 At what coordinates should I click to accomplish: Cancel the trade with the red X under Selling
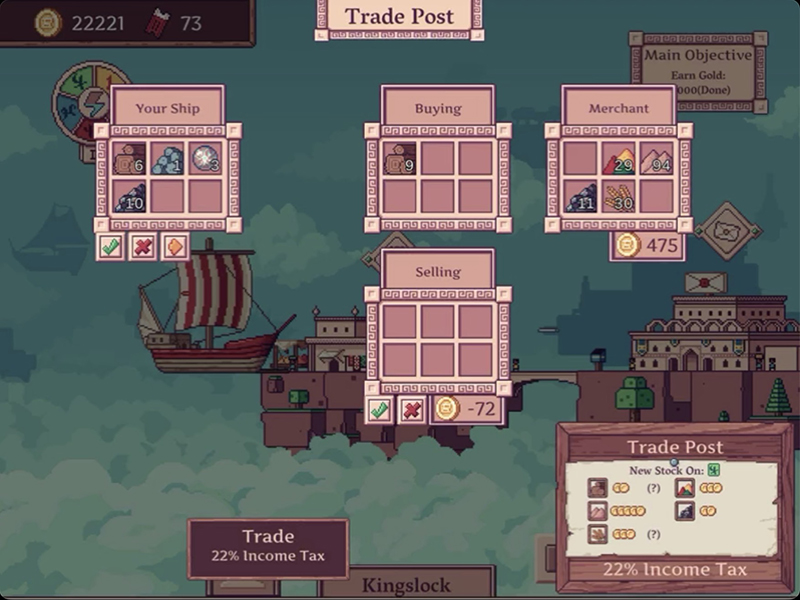(x=411, y=409)
